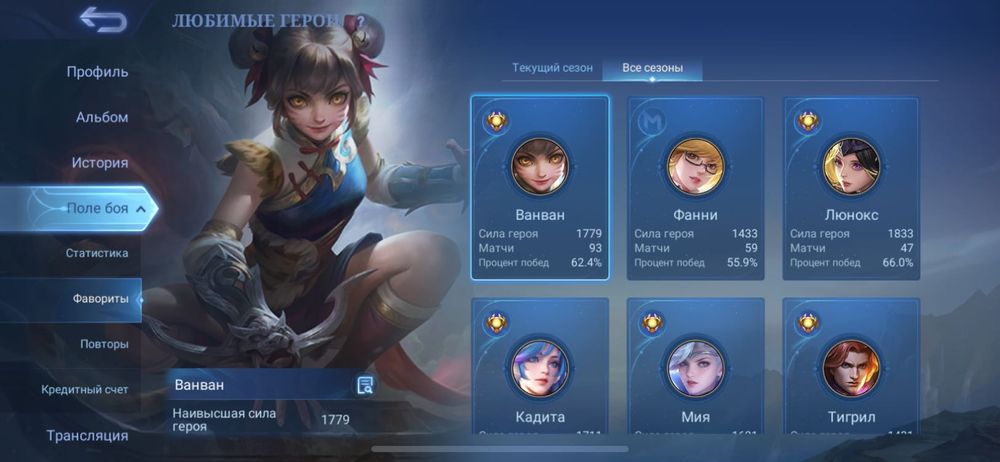The width and height of the screenshot is (1000, 462).
Task: Open the Статистика submenu
Action: (97, 253)
